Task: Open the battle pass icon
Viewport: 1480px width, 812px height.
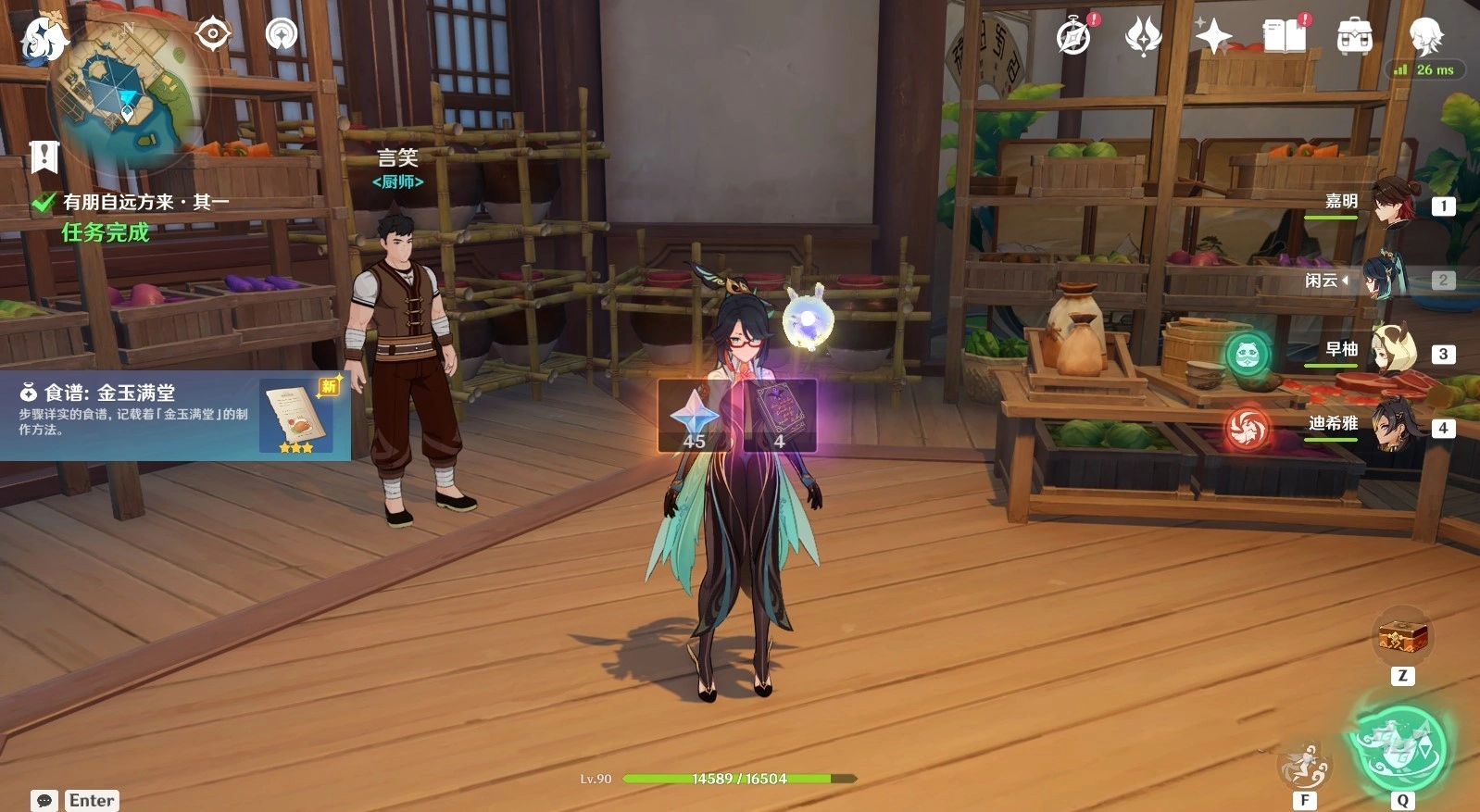Action: pos(1143,37)
